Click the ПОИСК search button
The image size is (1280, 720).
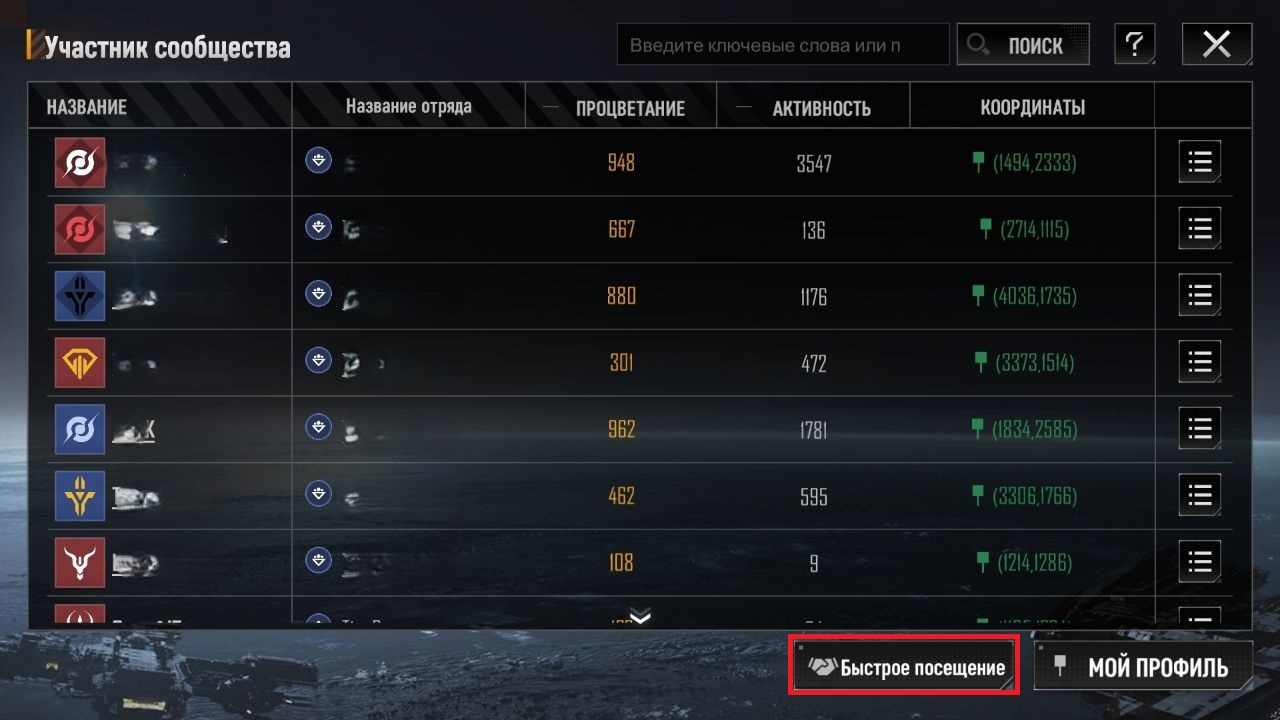tap(1022, 45)
